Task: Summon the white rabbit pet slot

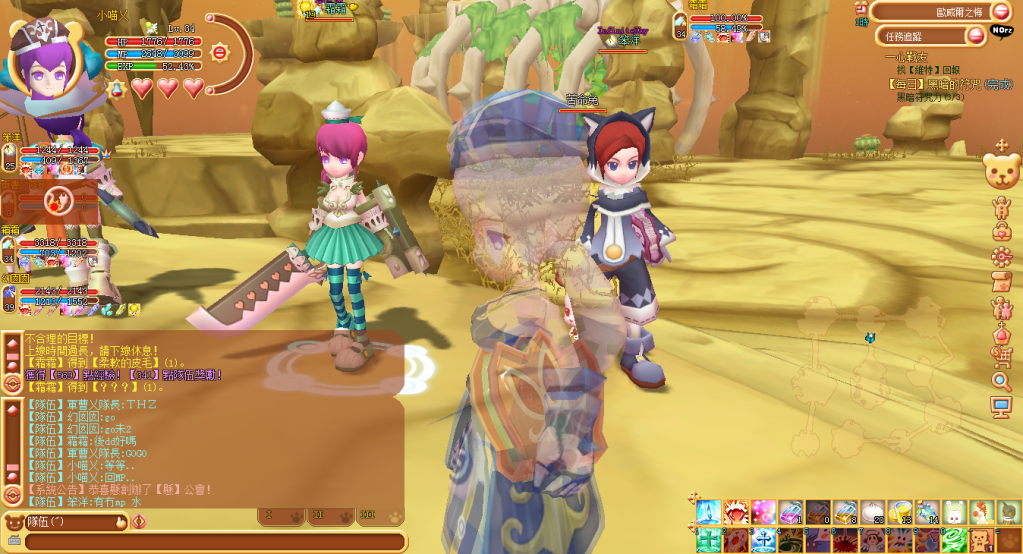Action: point(953,513)
